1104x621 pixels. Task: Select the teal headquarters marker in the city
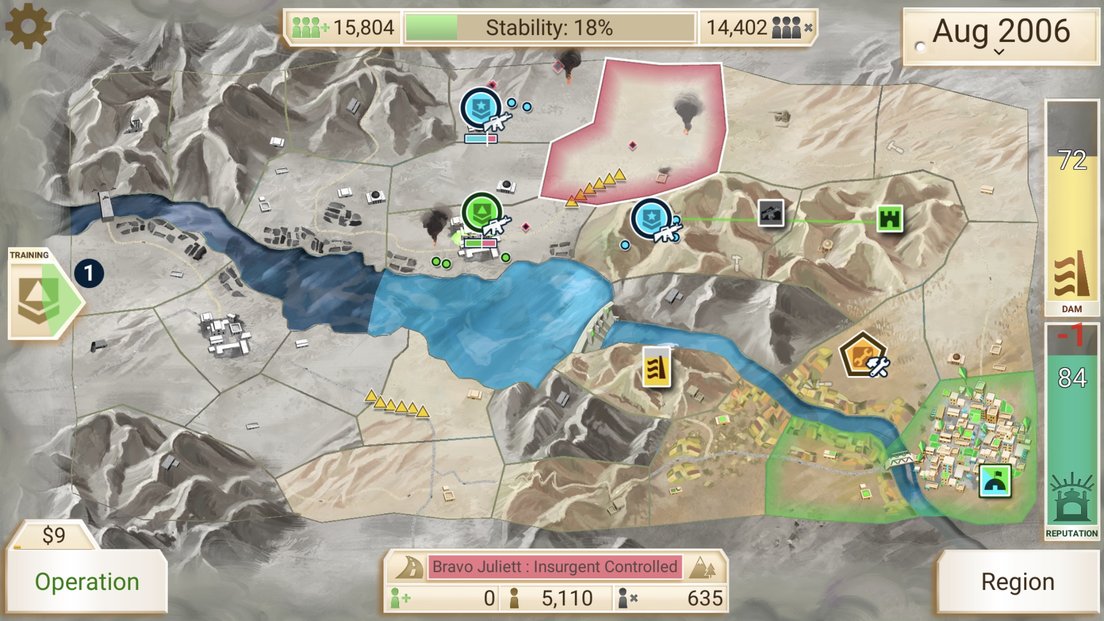(996, 481)
